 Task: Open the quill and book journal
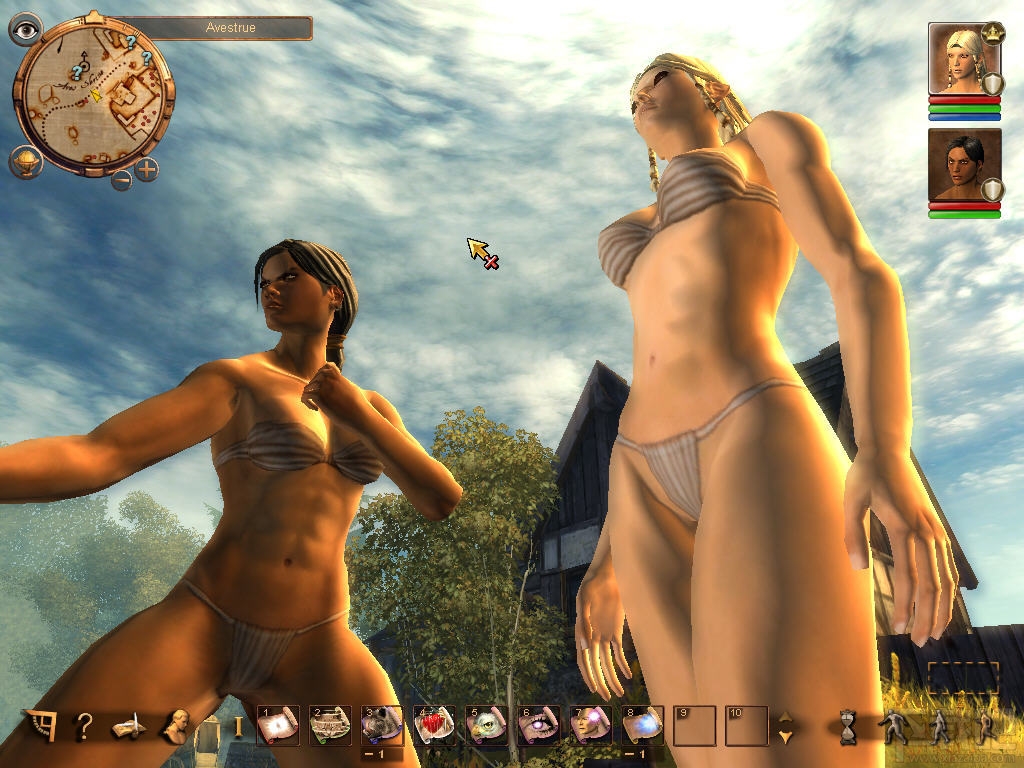click(129, 727)
